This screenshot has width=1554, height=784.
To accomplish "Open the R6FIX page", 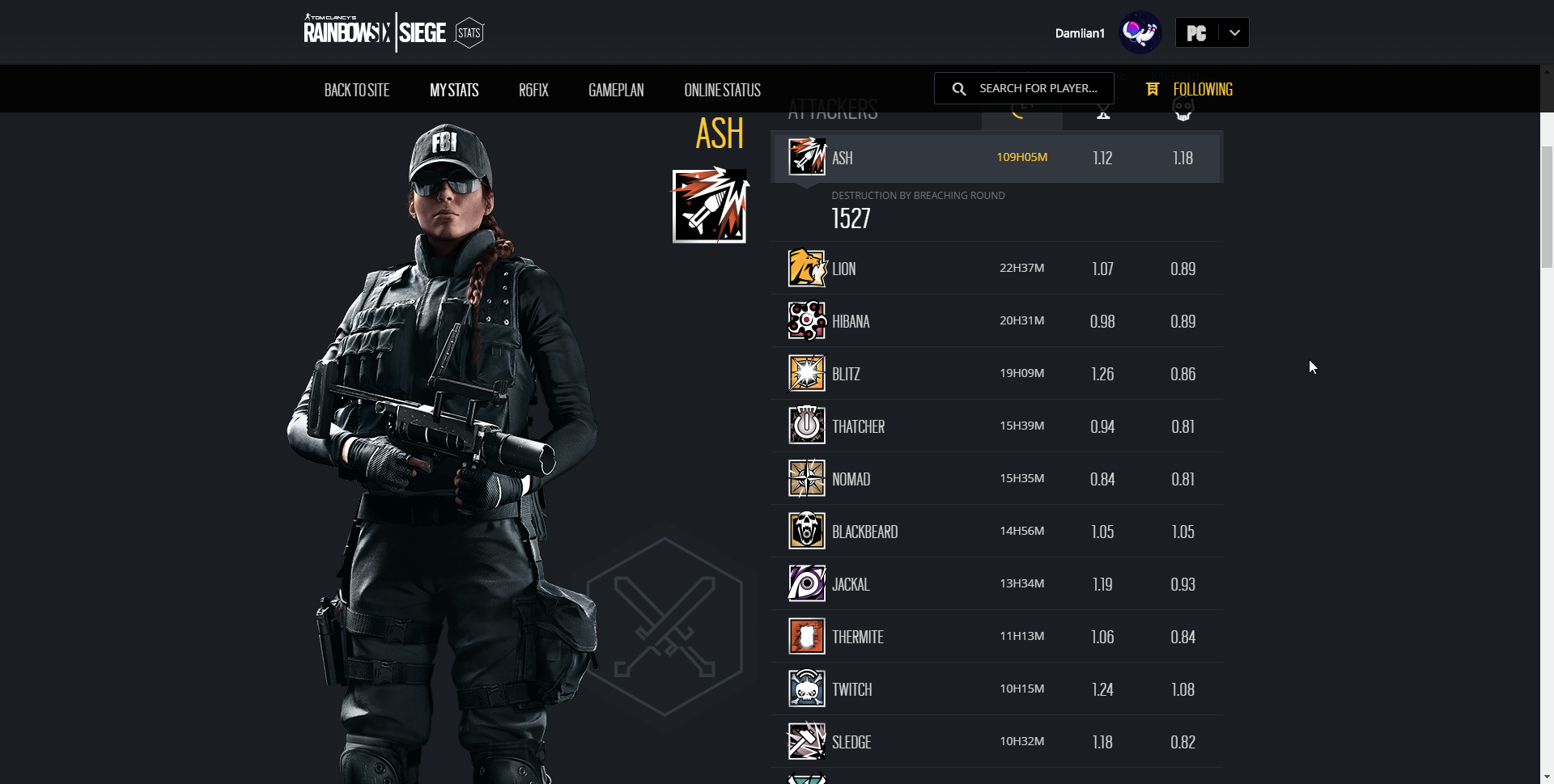I will (x=533, y=90).
